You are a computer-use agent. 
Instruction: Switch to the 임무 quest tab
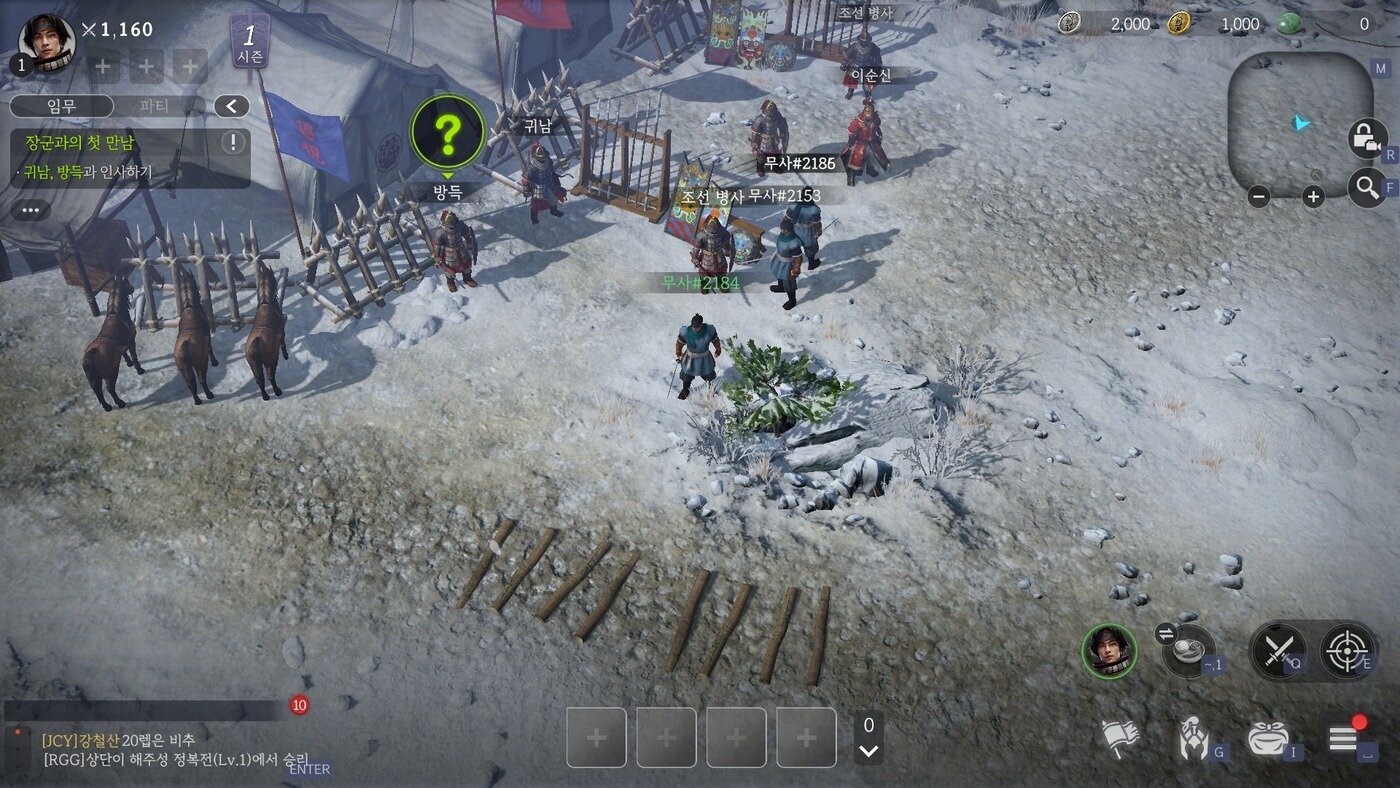[61, 106]
